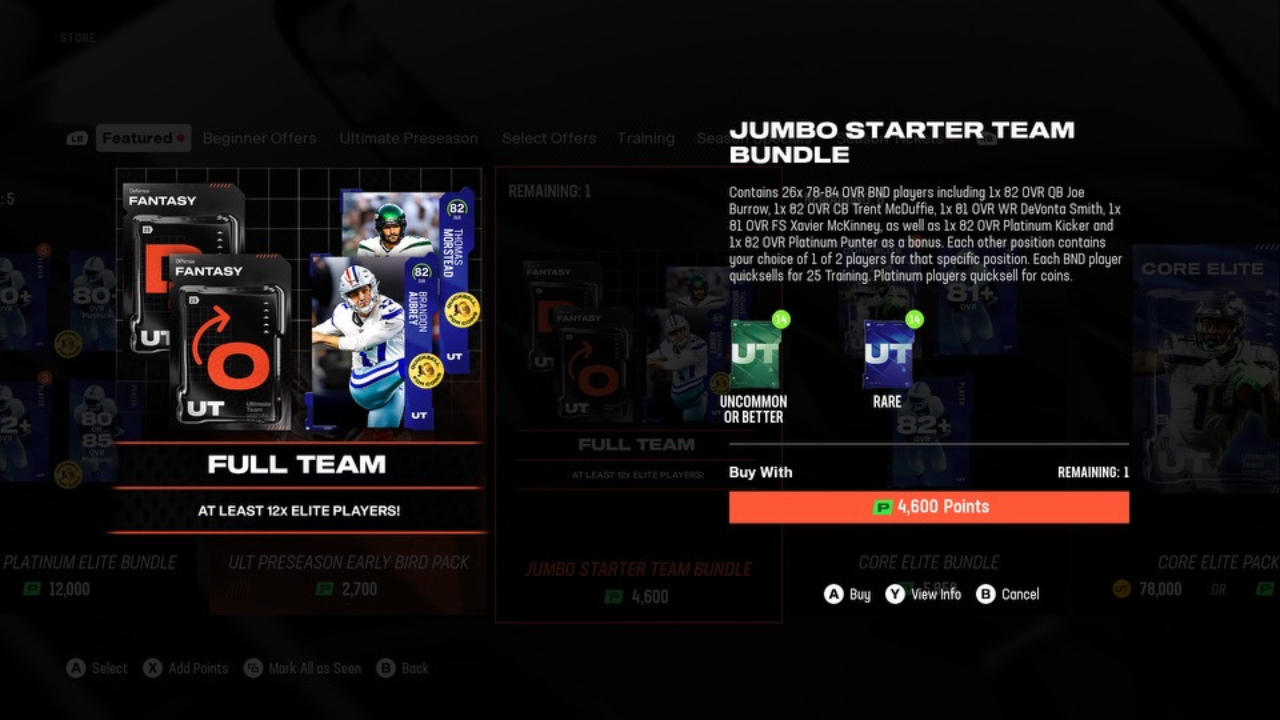Click the Y button icon next to View Info
Screen dimensions: 1280x720
[x=893, y=594]
